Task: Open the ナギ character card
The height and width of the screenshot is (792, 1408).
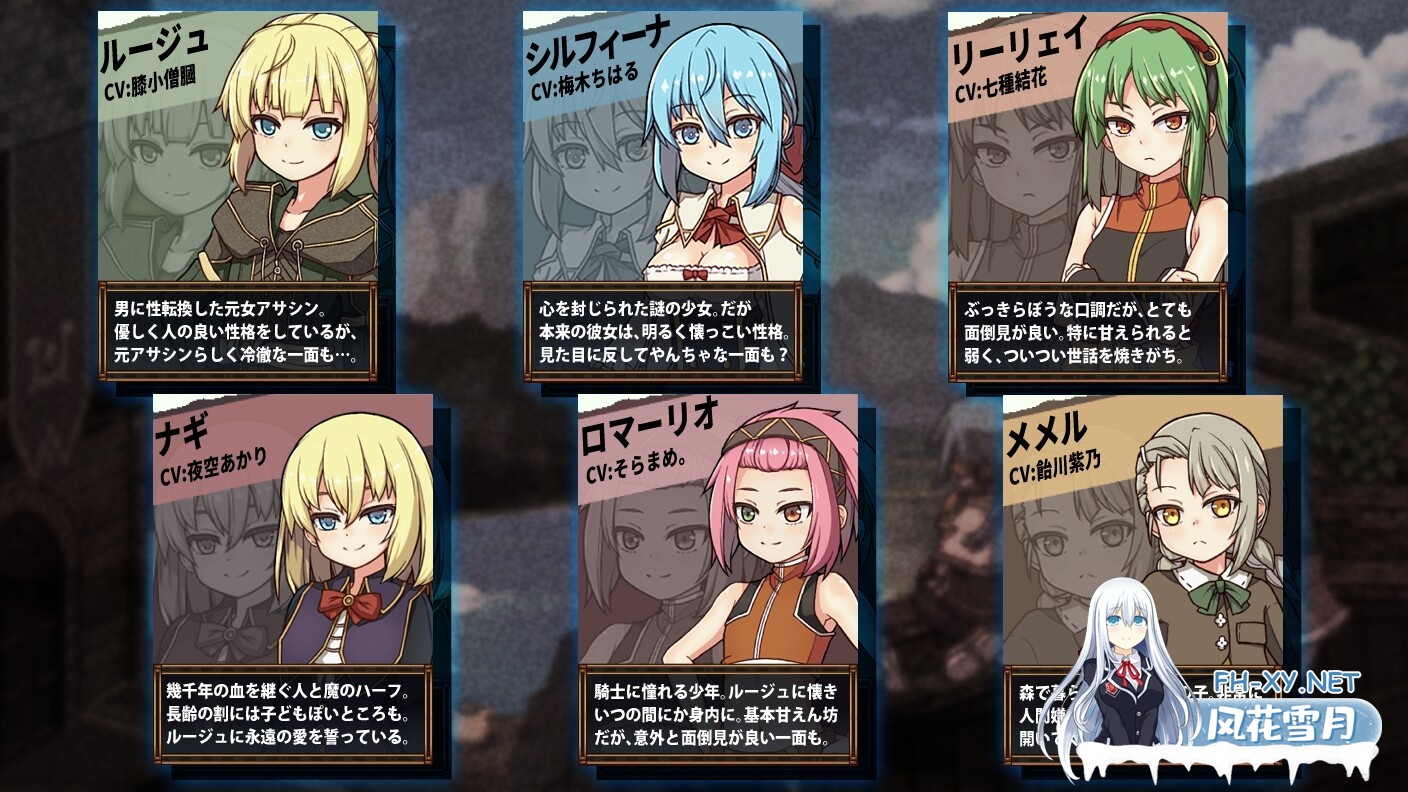Action: tap(293, 578)
